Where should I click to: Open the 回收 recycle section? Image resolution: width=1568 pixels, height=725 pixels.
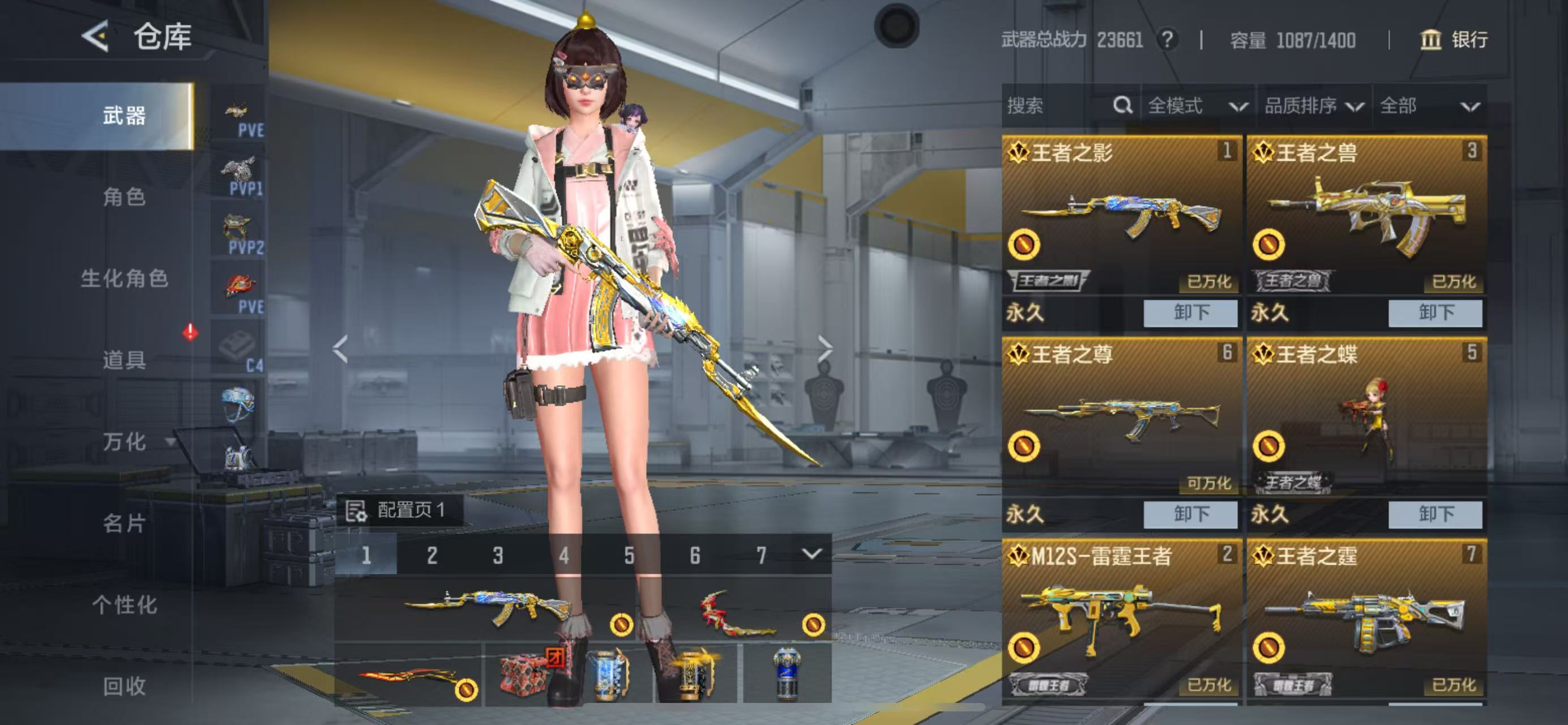point(124,686)
